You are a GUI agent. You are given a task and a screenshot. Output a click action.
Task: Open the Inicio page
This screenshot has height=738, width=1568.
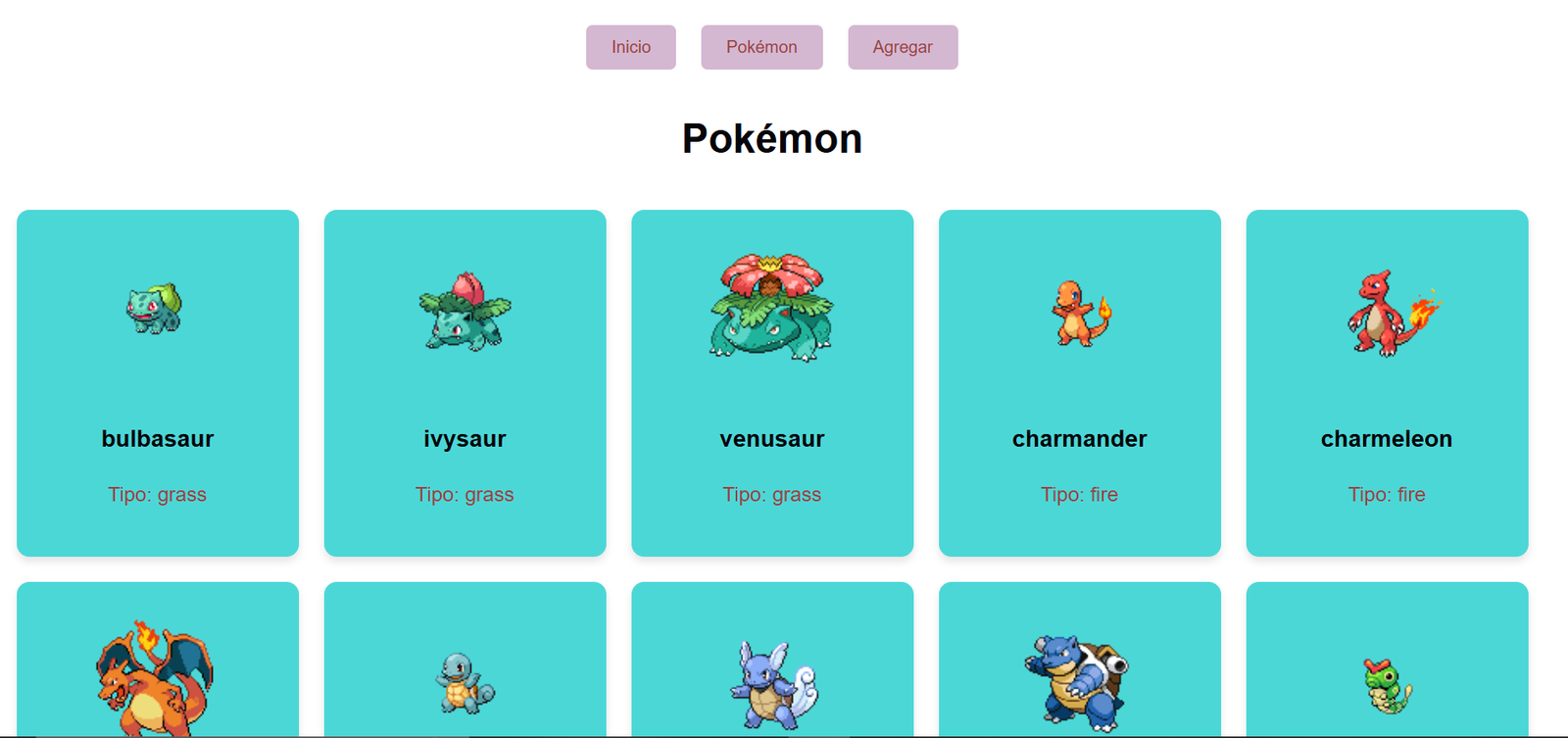pos(631,46)
